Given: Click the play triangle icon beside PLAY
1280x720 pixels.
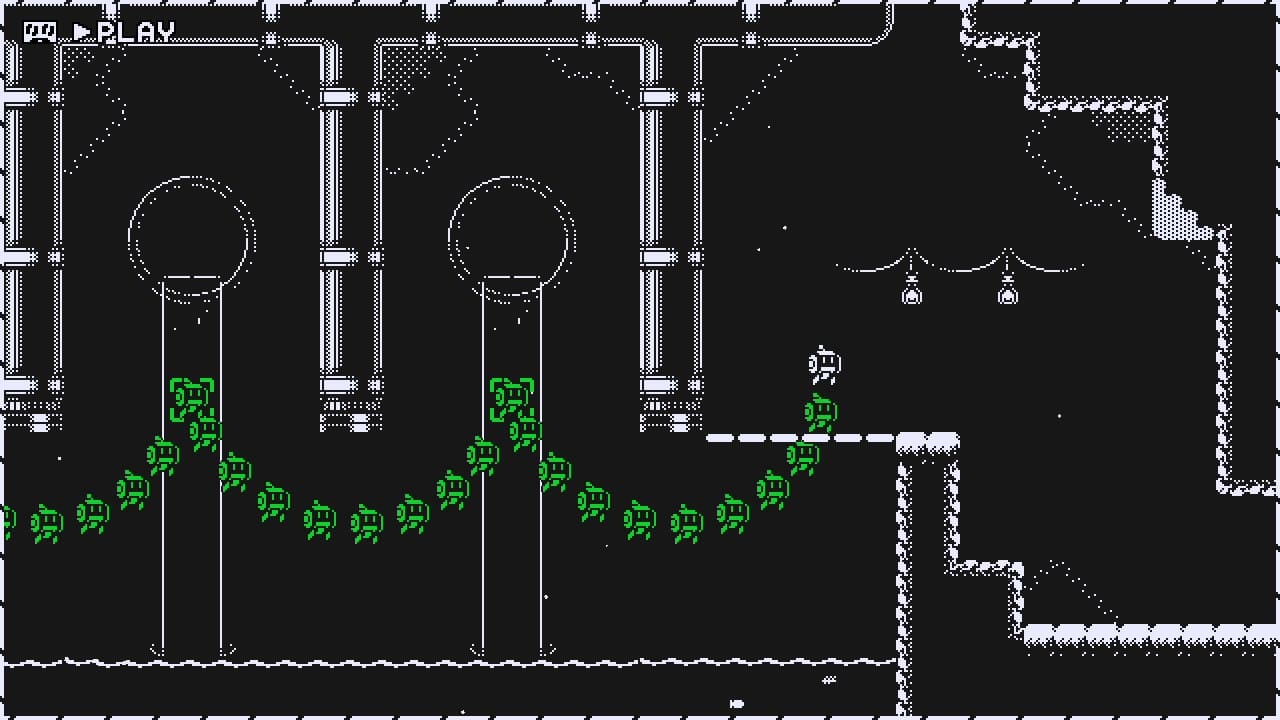Looking at the screenshot, I should pyautogui.click(x=83, y=30).
